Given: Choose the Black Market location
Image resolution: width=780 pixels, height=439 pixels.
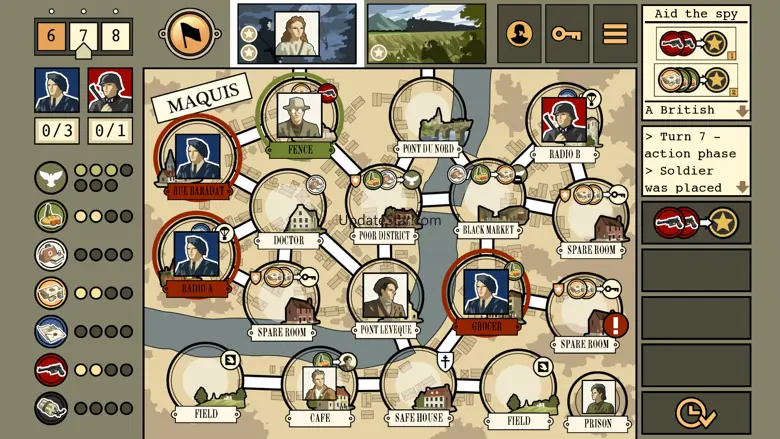Looking at the screenshot, I should (489, 202).
